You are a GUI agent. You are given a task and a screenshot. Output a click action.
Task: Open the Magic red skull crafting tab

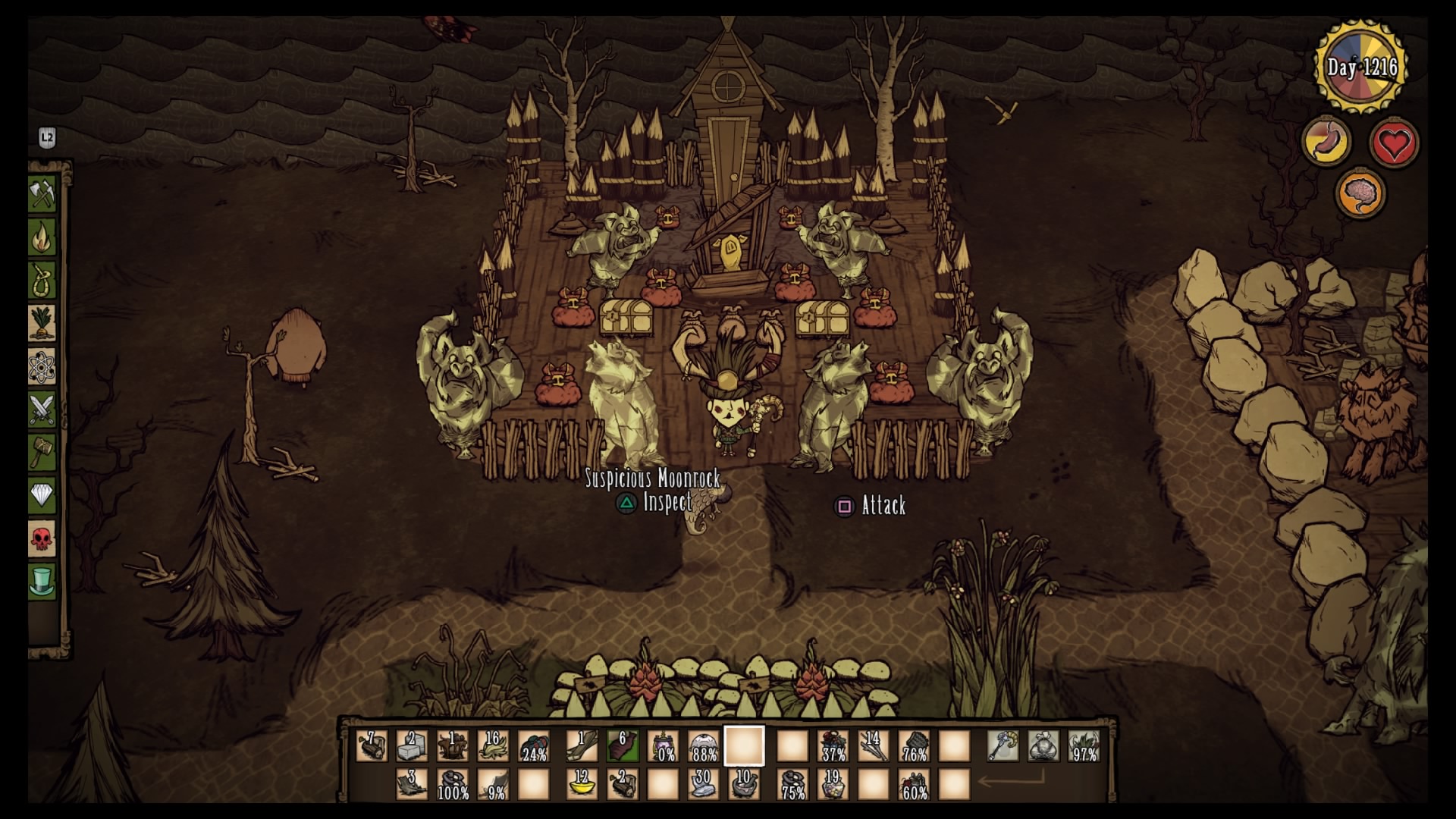click(x=42, y=540)
